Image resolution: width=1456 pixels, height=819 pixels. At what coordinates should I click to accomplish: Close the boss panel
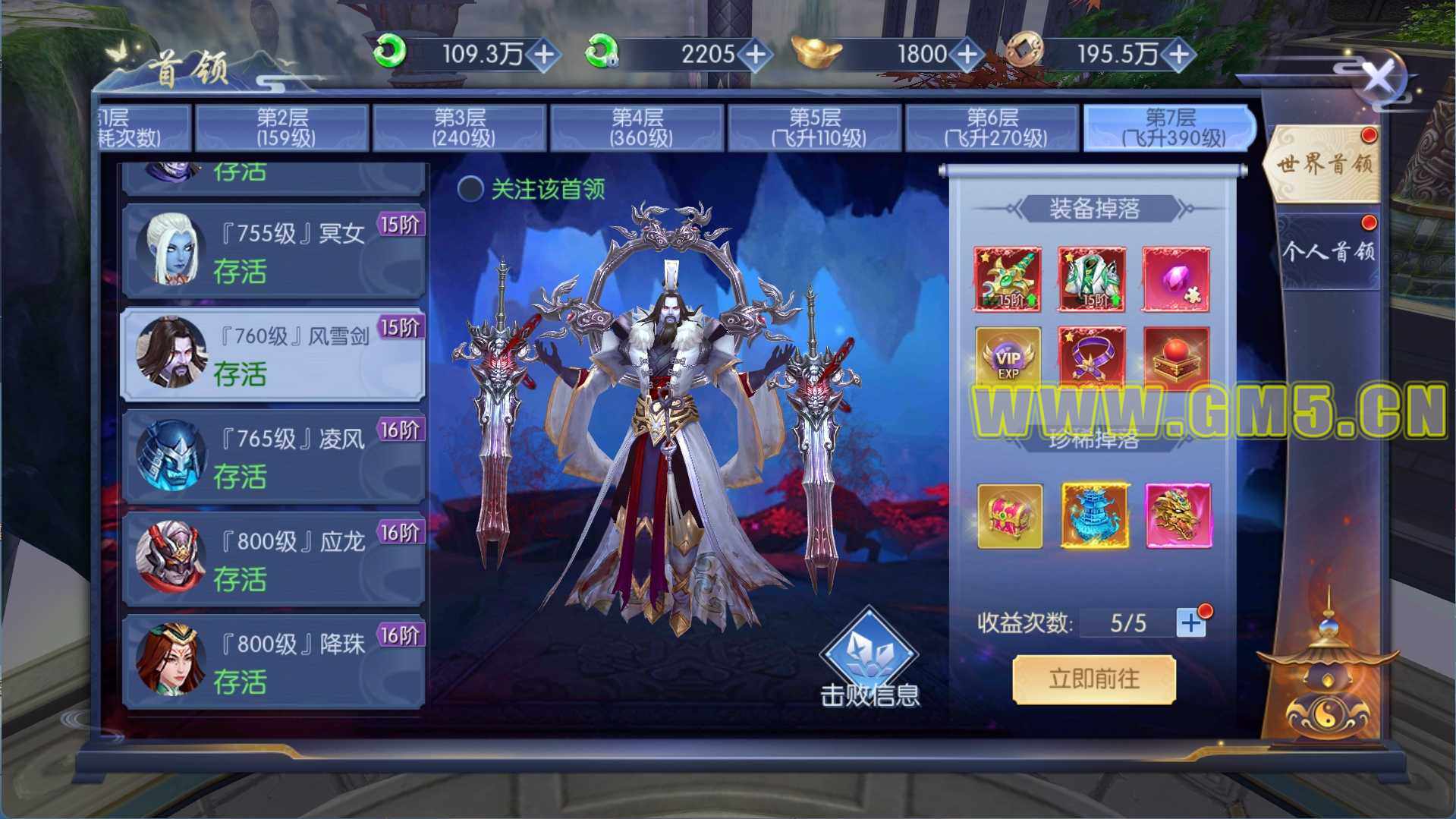click(1378, 77)
